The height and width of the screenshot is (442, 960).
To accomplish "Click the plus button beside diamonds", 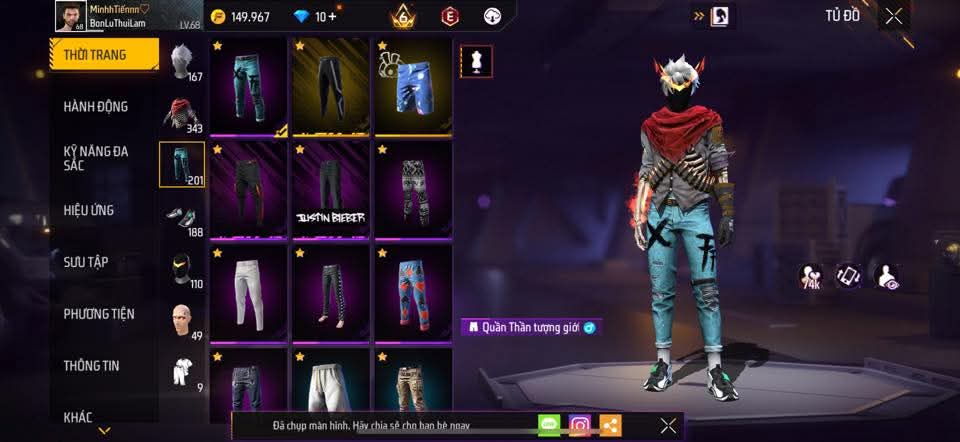I will pyautogui.click(x=332, y=17).
